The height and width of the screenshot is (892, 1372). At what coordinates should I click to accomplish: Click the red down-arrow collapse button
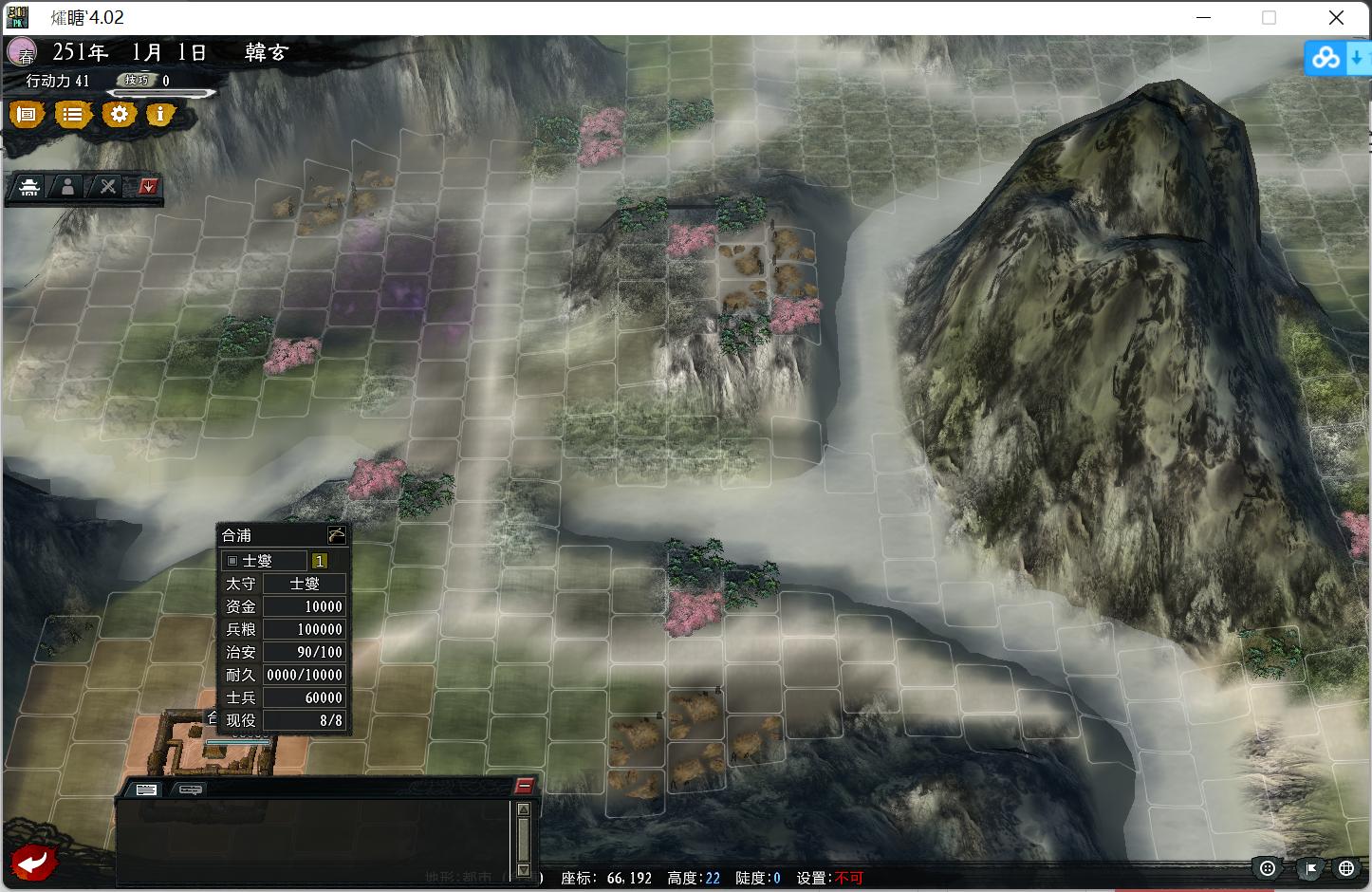click(147, 186)
